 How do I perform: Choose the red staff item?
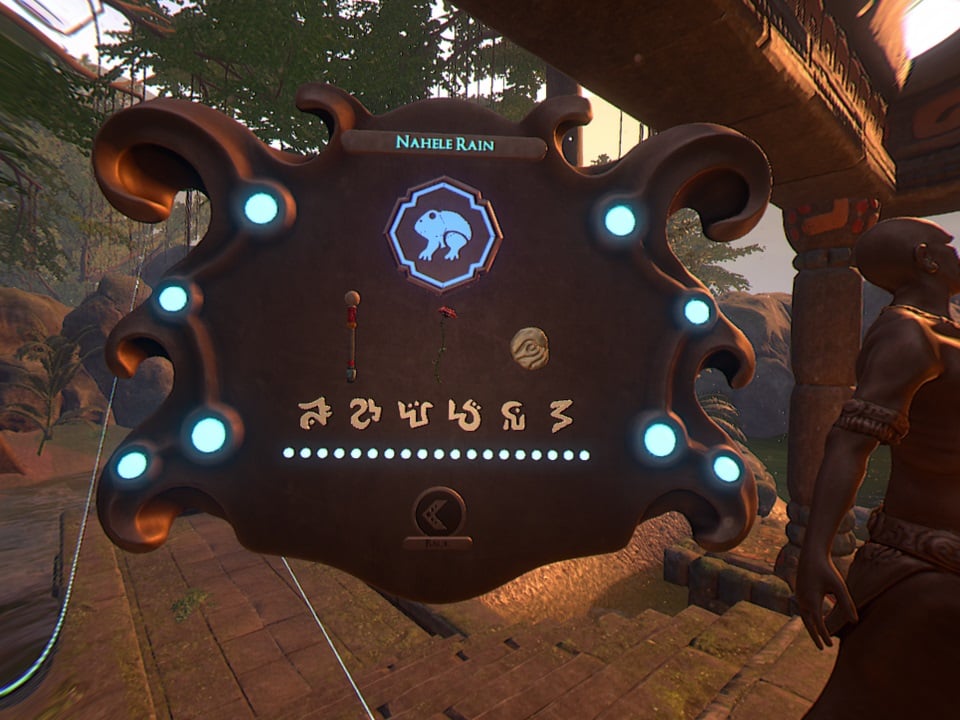[x=352, y=336]
